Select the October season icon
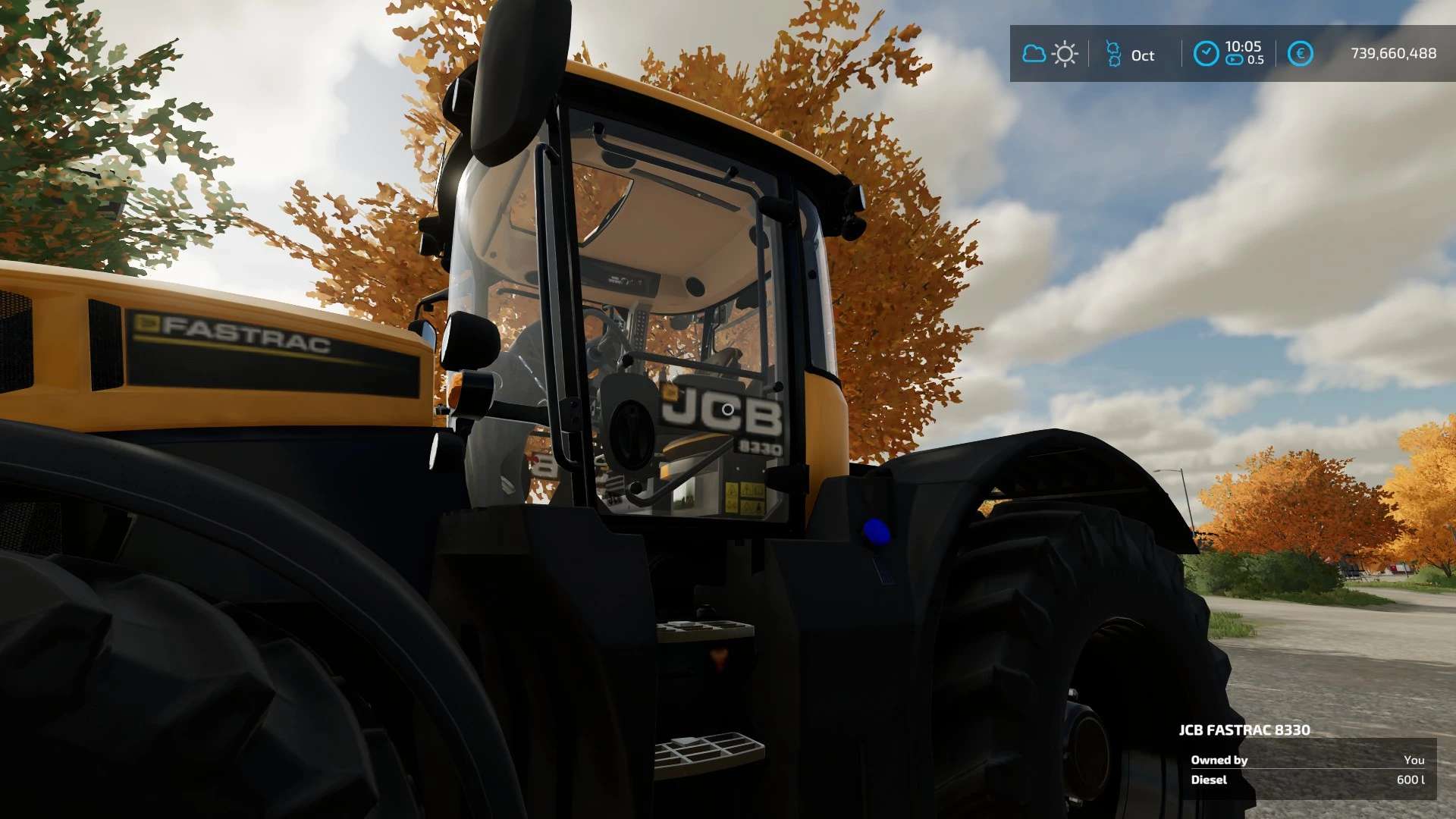 1113,54
